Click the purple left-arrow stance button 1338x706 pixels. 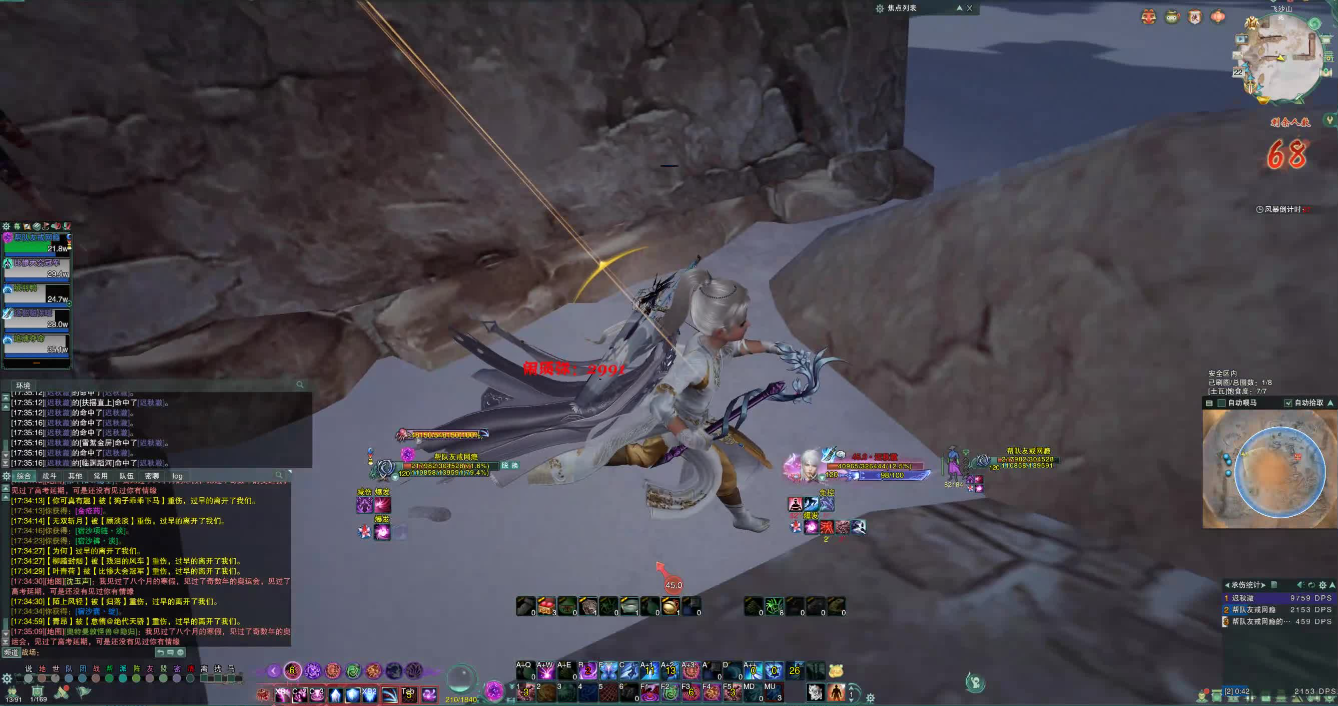click(273, 671)
